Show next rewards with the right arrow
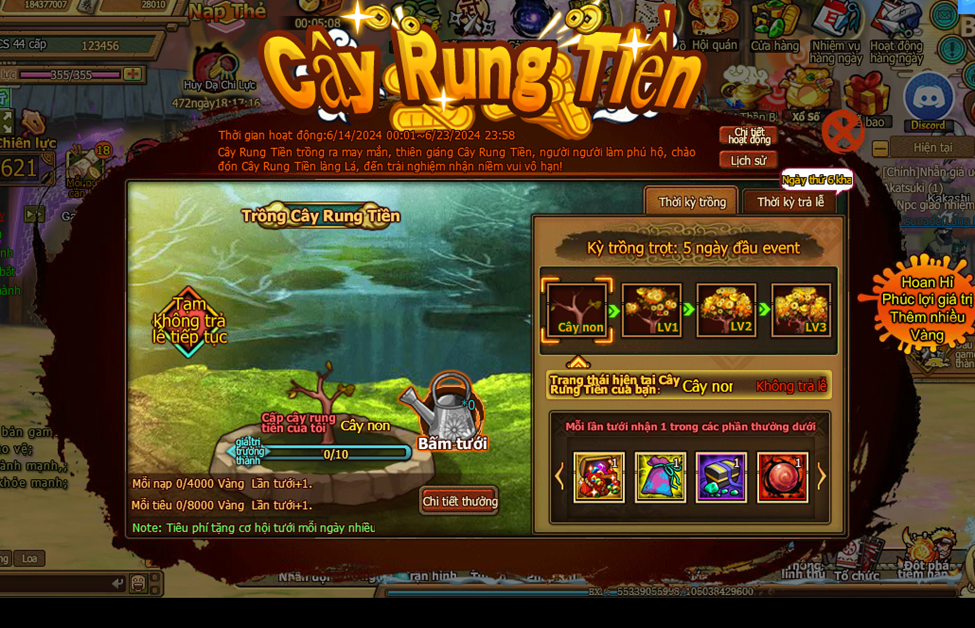This screenshot has width=975, height=628. [x=822, y=477]
